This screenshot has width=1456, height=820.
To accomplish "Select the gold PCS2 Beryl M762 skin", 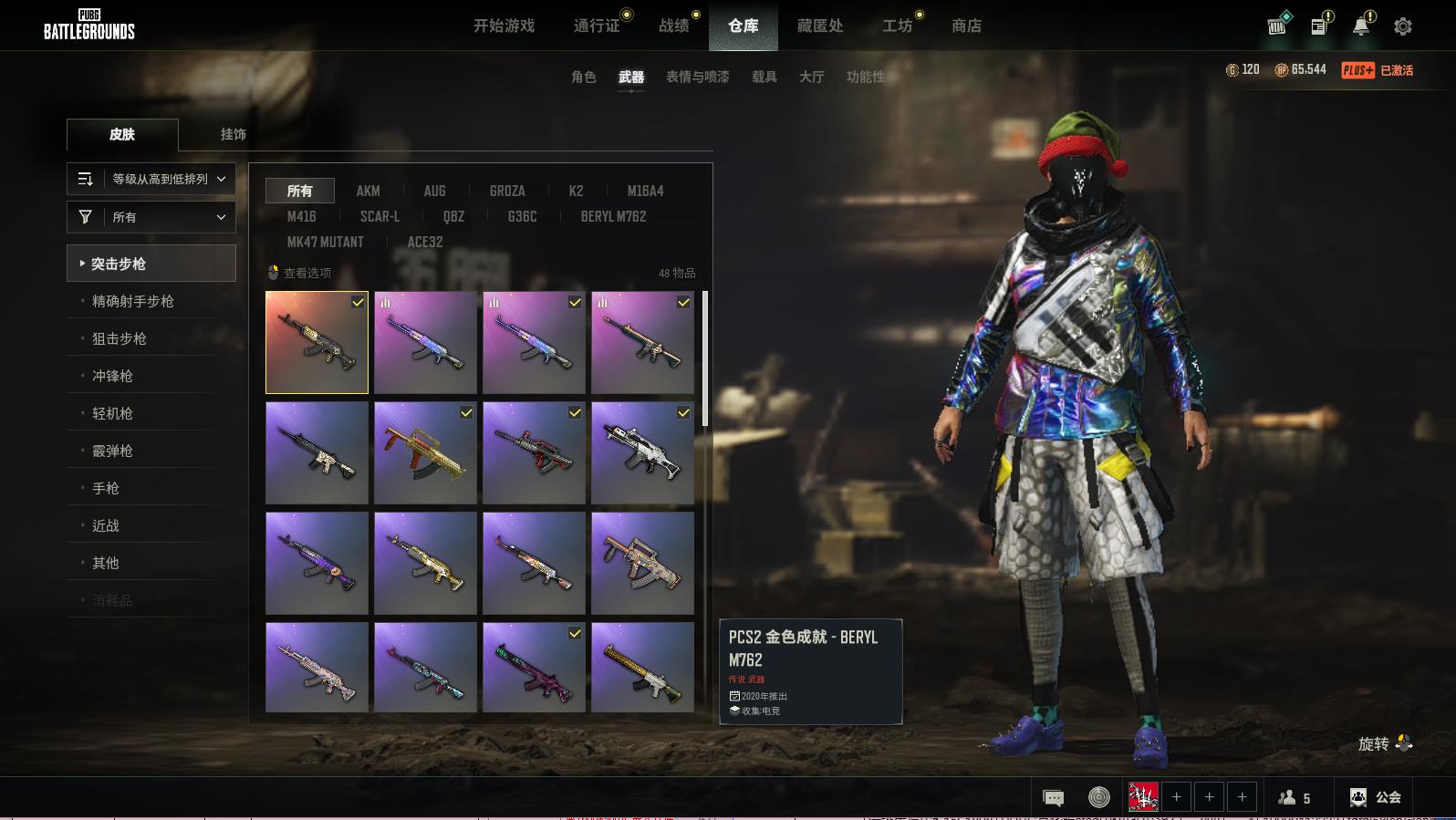I will point(317,343).
